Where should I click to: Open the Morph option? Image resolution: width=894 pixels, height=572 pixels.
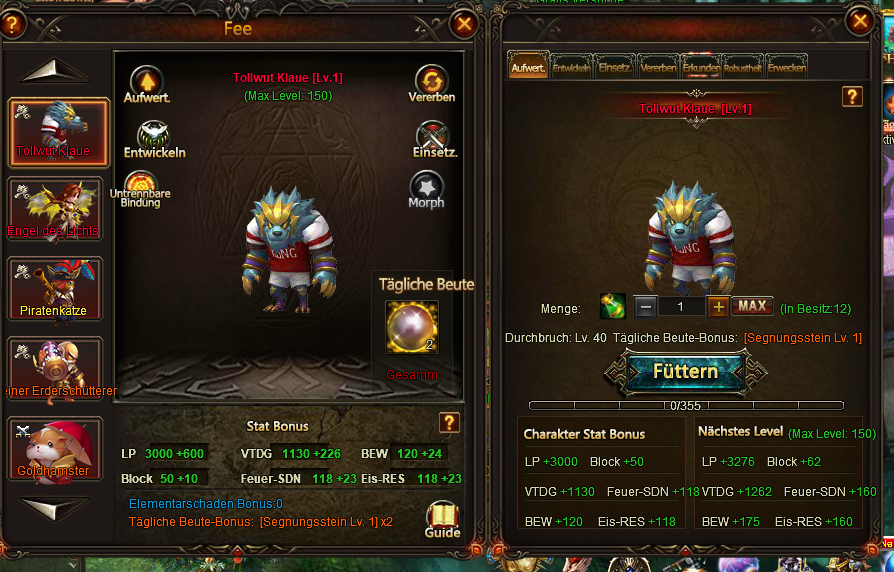(427, 189)
